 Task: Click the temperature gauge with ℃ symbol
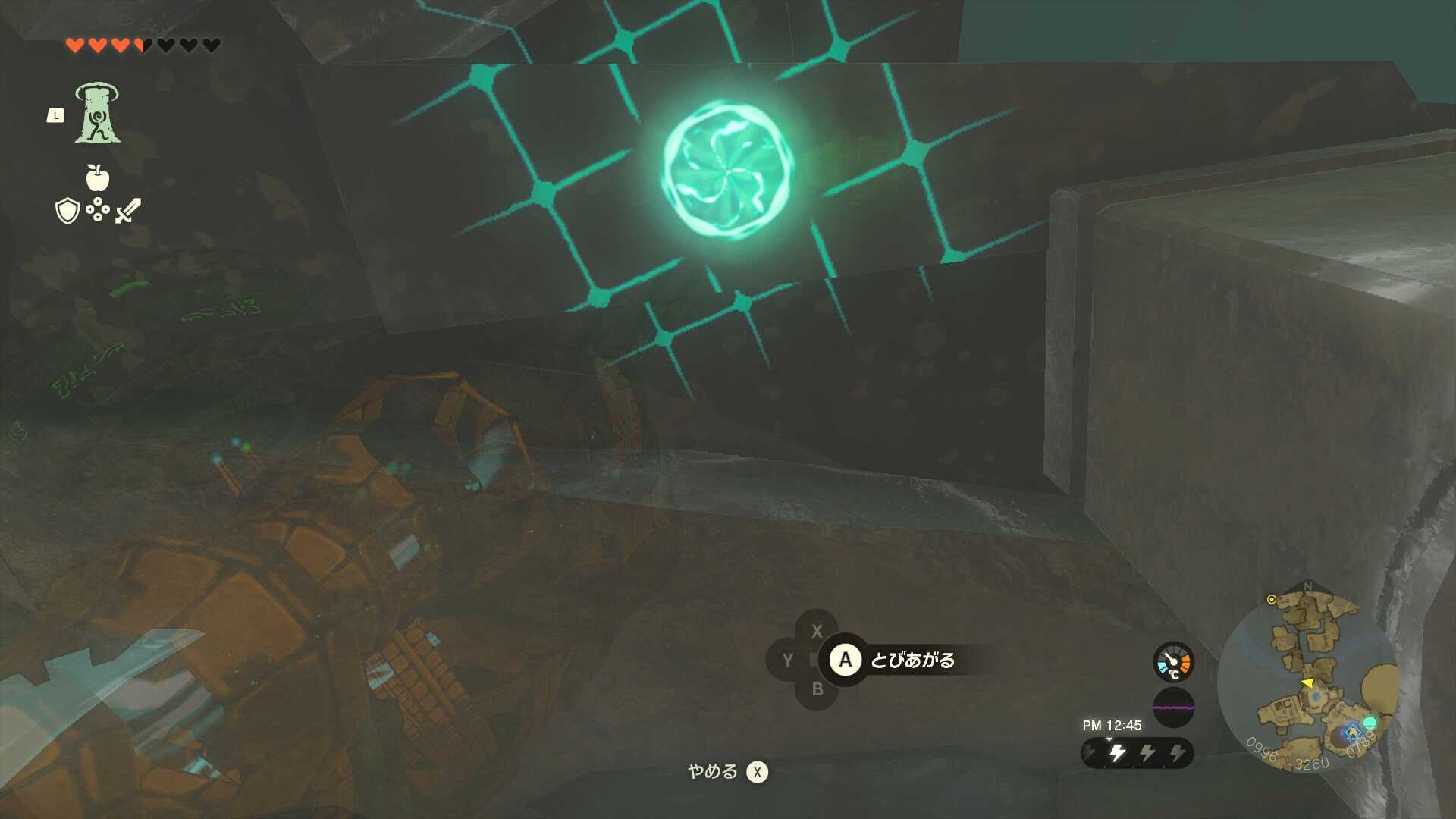click(1172, 661)
